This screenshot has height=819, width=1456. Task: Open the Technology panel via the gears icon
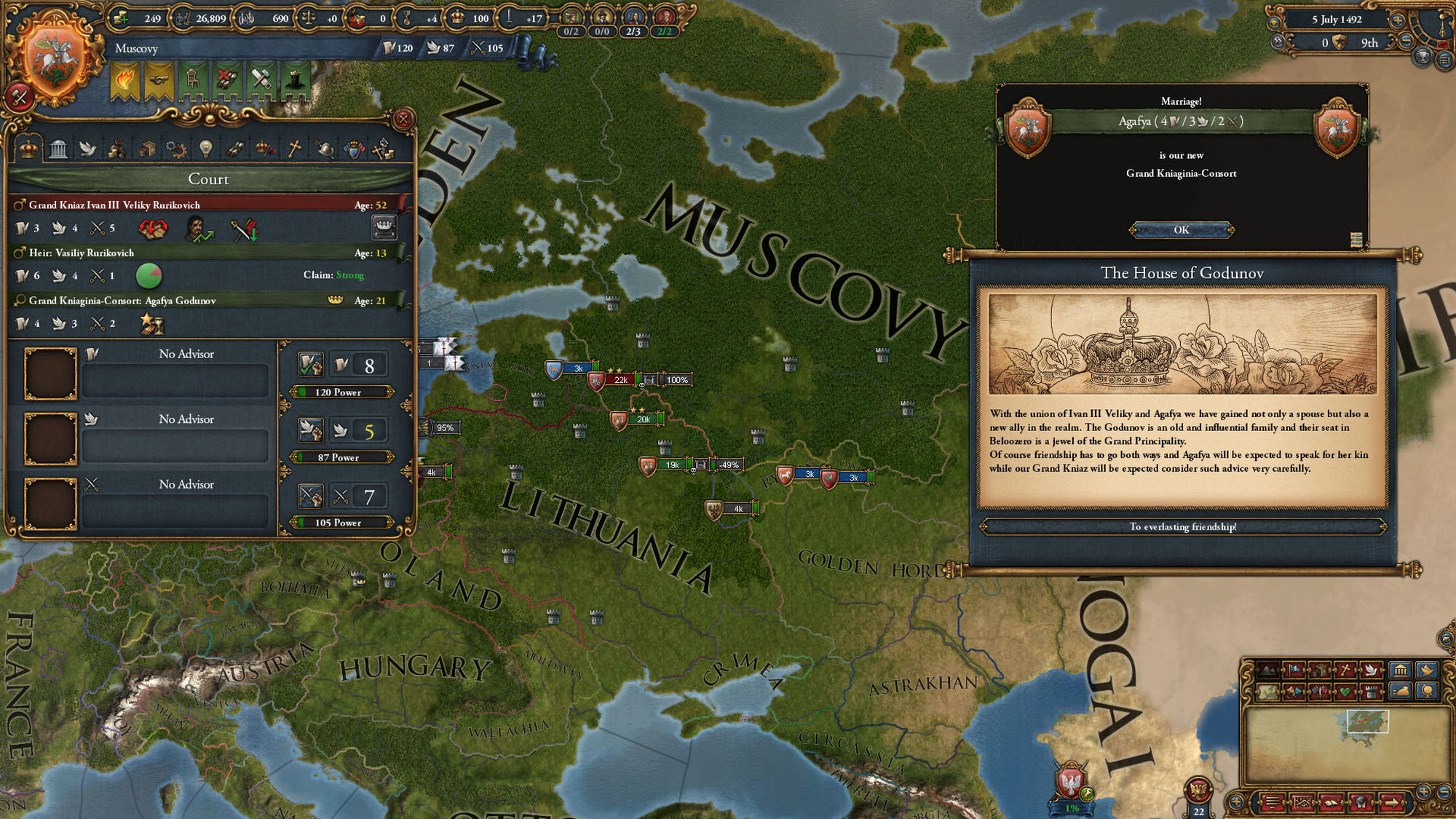coord(175,148)
